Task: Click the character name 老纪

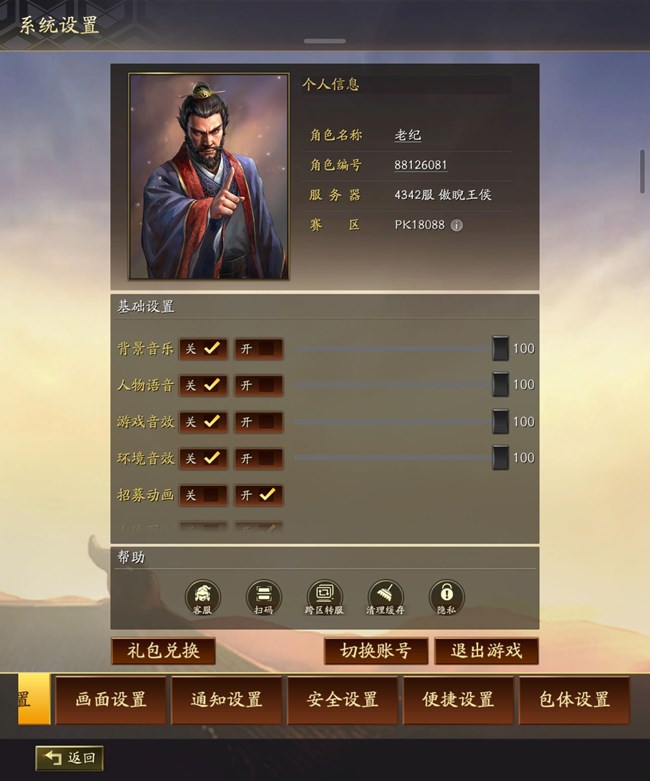Action: 408,135
